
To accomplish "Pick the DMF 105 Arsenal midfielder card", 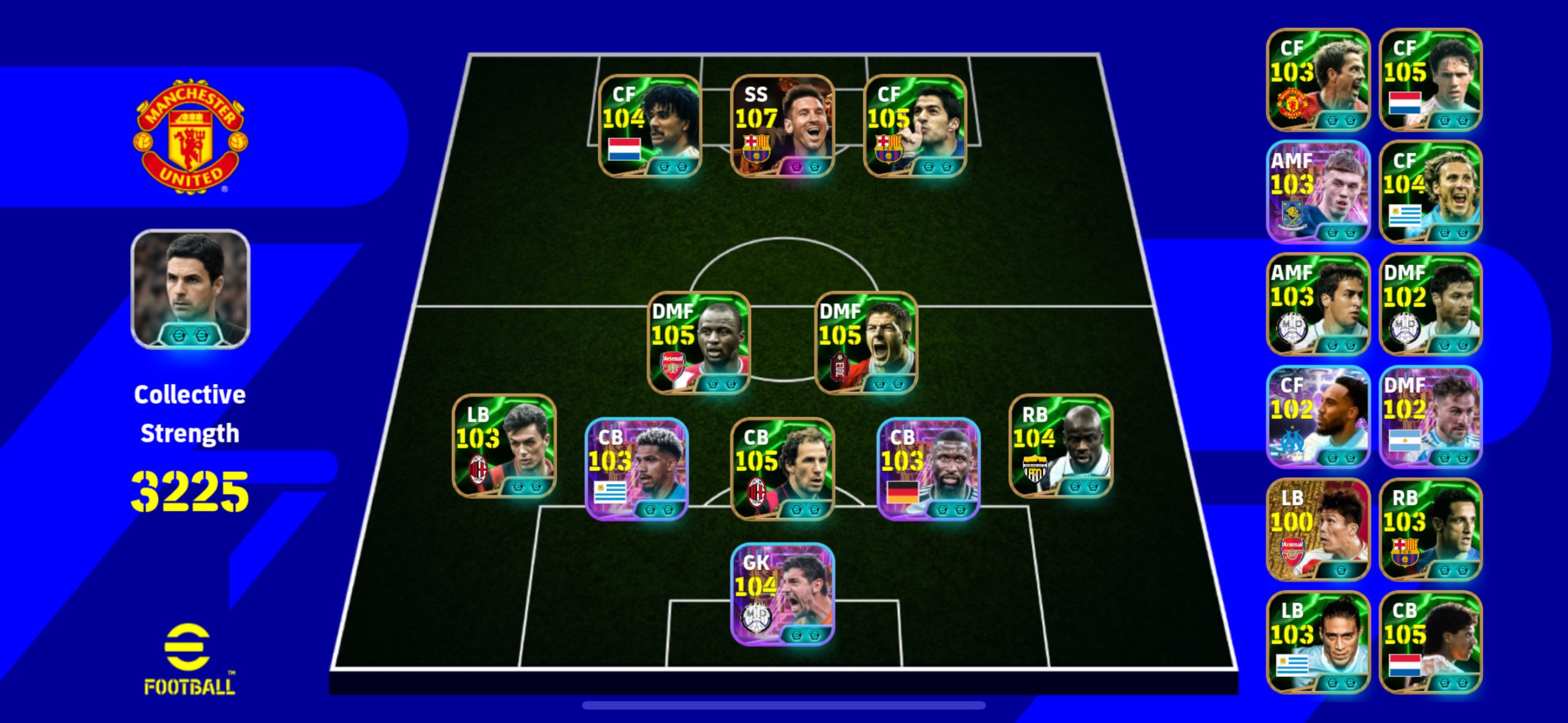I will click(699, 343).
